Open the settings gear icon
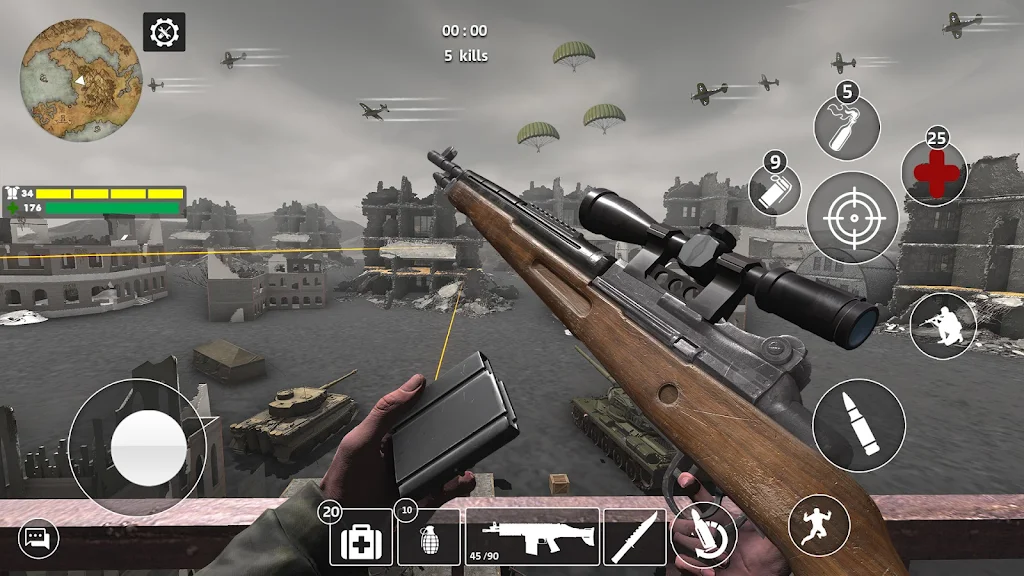The width and height of the screenshot is (1024, 576). tap(164, 32)
